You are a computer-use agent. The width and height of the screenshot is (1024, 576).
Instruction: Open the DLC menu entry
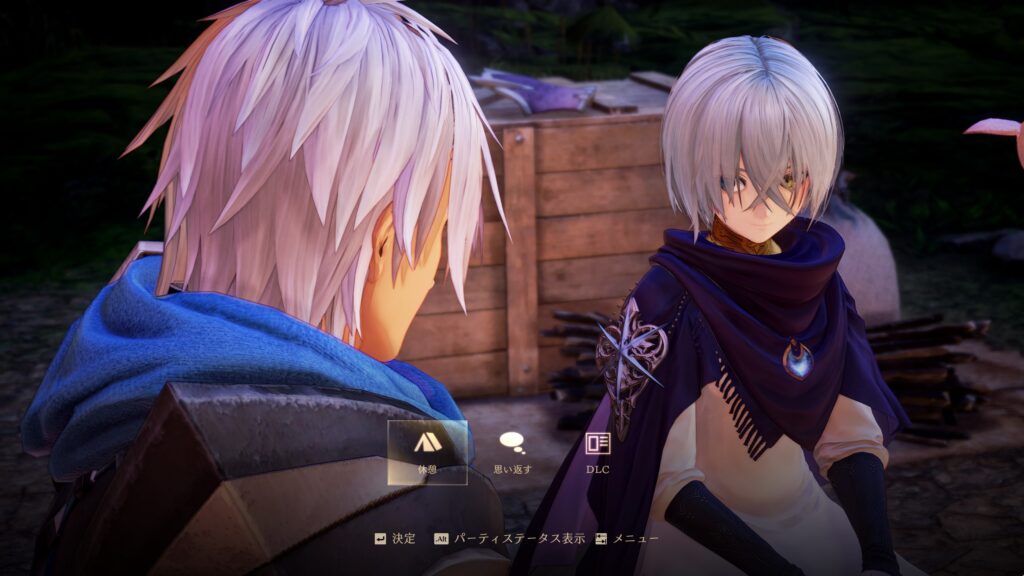coord(597,451)
